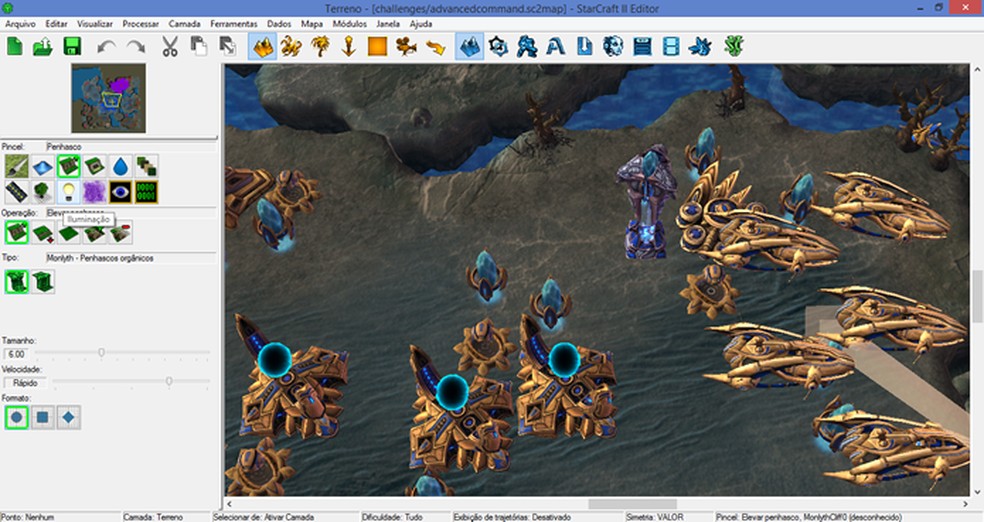Viewport: 984px width, 522px height.
Task: Click the scissors cut tool
Action: (169, 46)
